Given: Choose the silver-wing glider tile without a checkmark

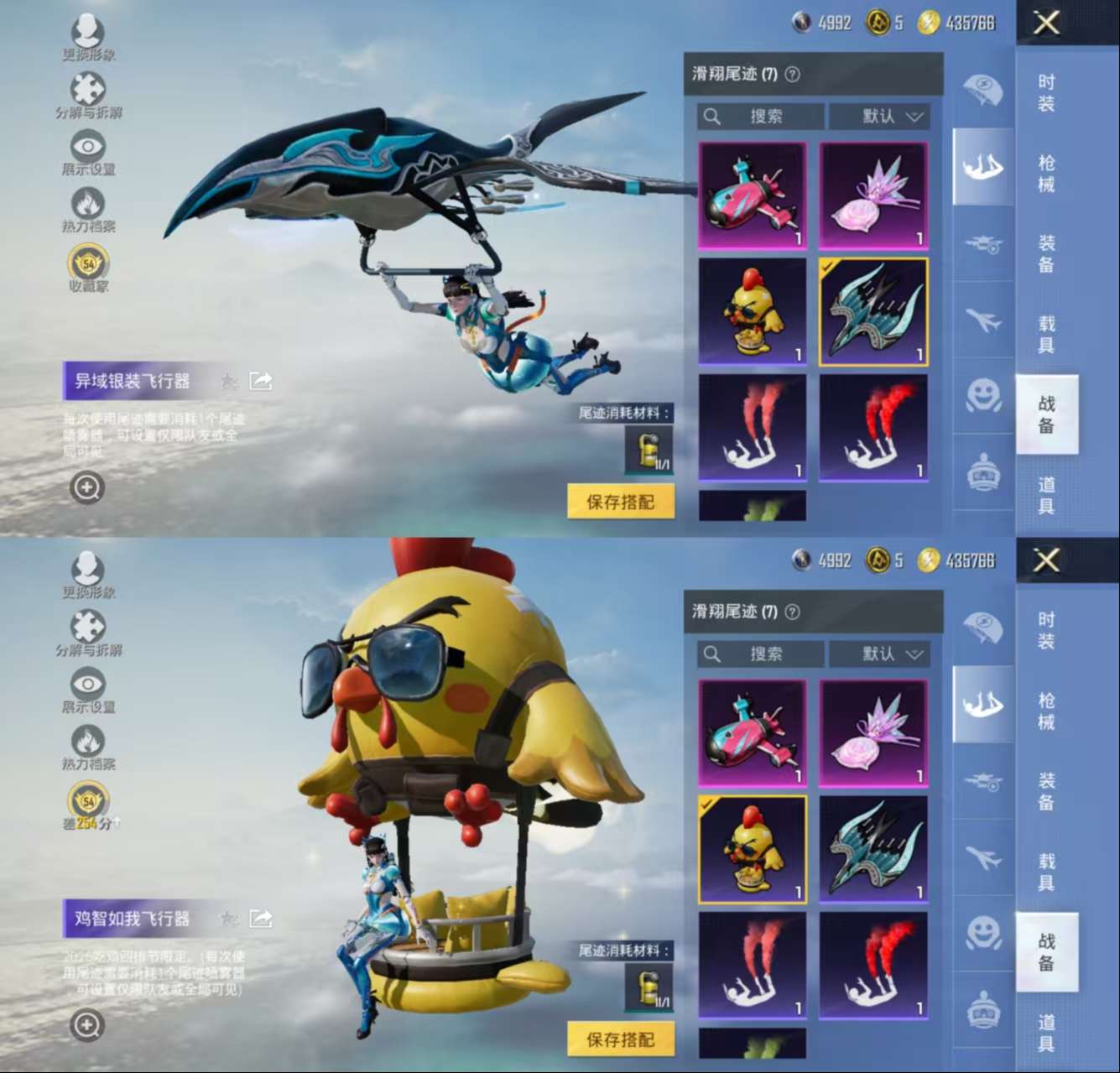Looking at the screenshot, I should [x=873, y=849].
